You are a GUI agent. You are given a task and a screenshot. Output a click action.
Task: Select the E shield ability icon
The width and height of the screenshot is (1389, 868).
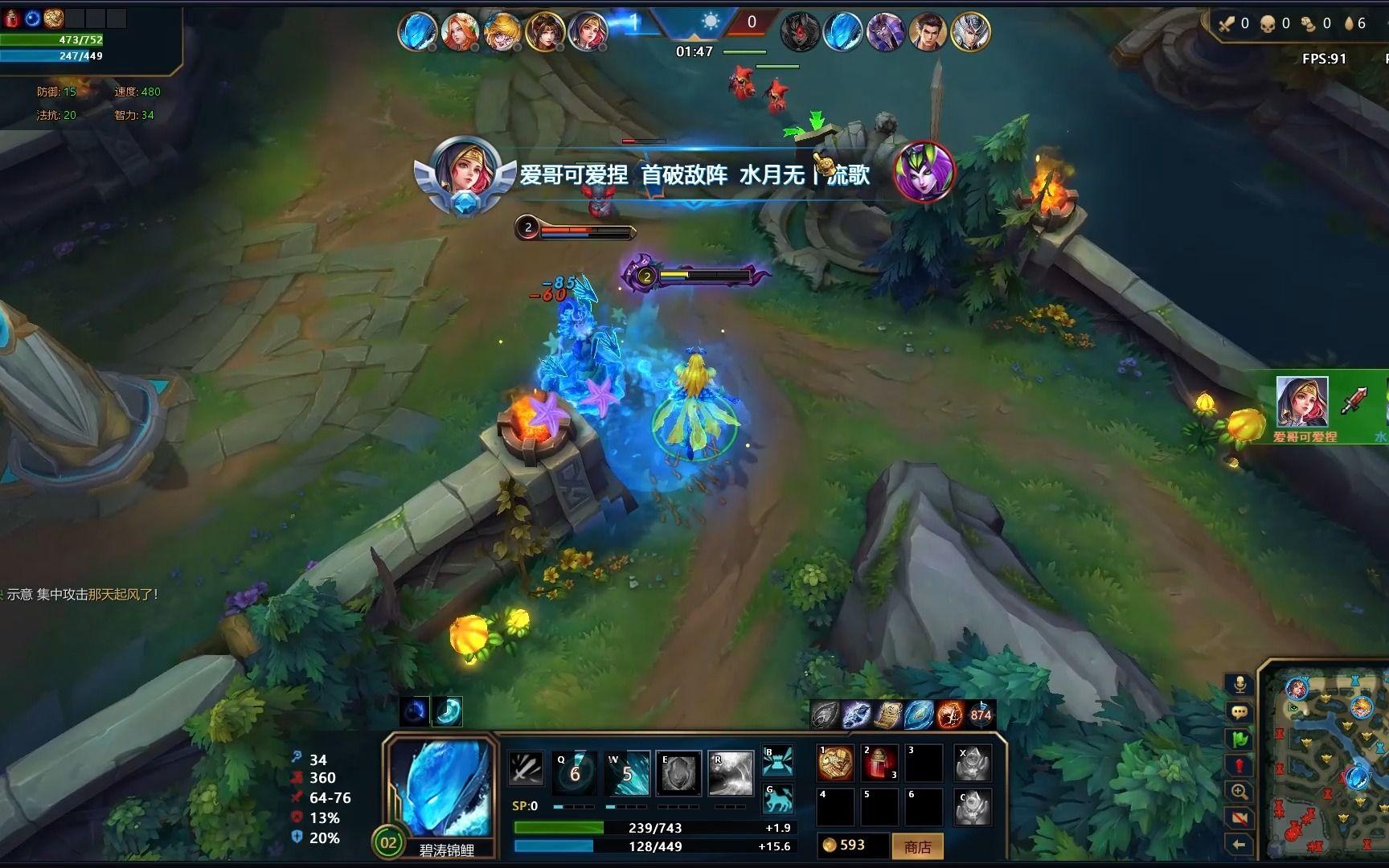[x=678, y=772]
